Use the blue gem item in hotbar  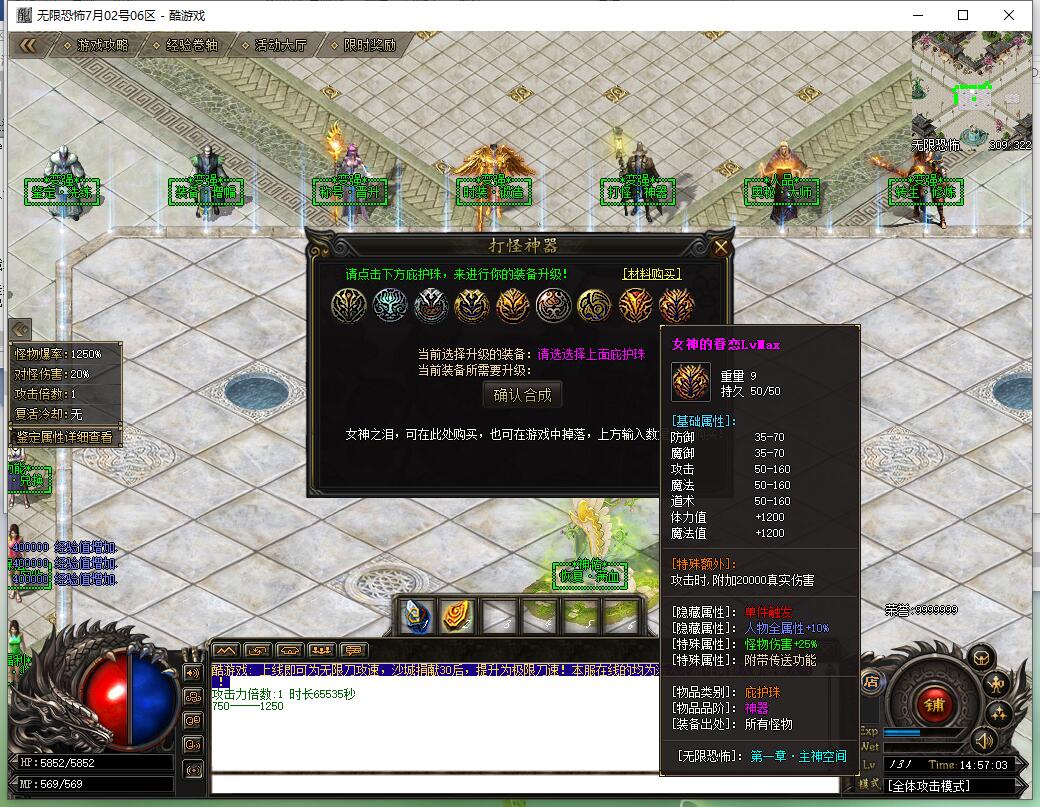point(417,616)
